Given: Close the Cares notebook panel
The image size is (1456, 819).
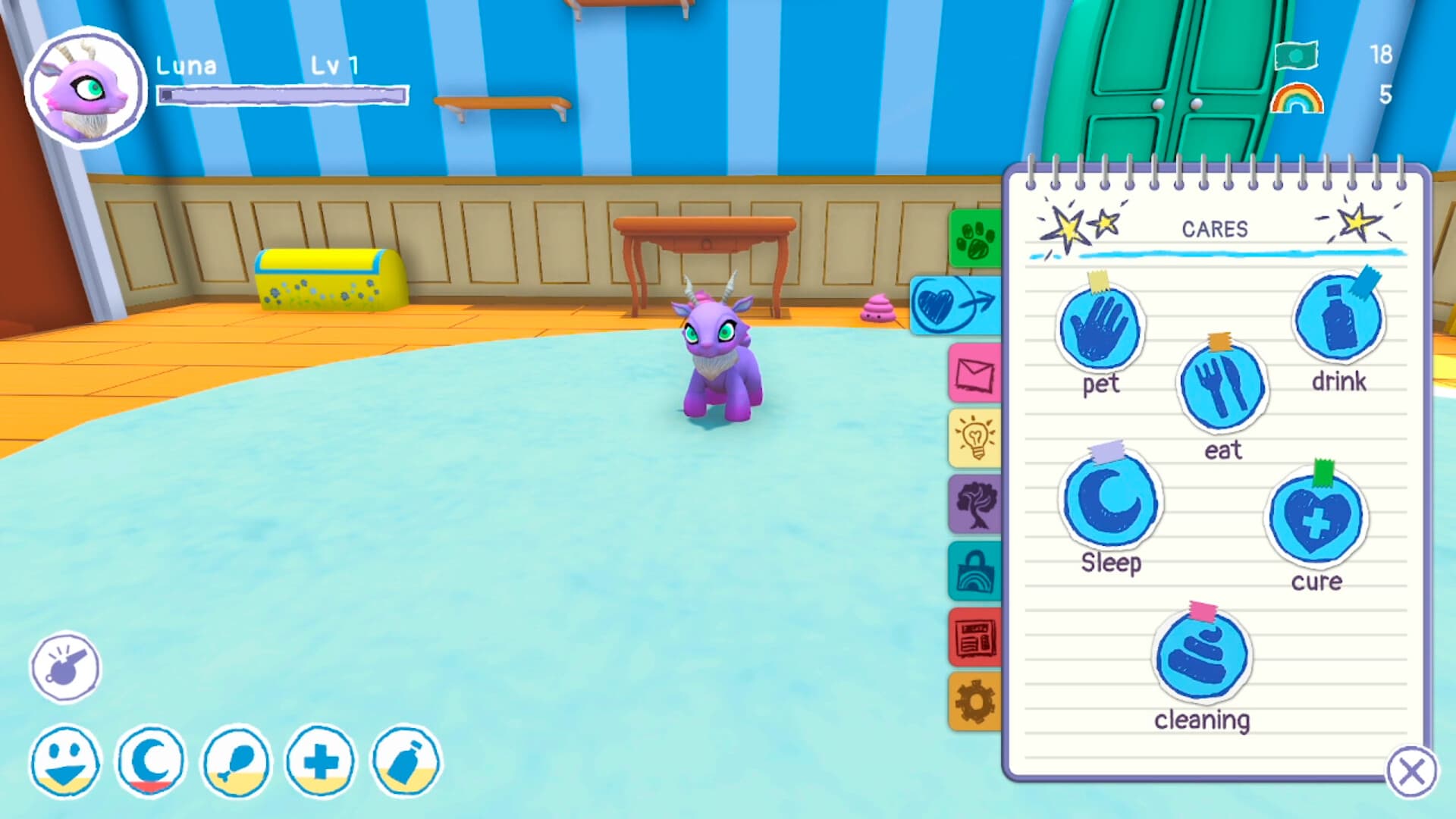Looking at the screenshot, I should [1413, 769].
